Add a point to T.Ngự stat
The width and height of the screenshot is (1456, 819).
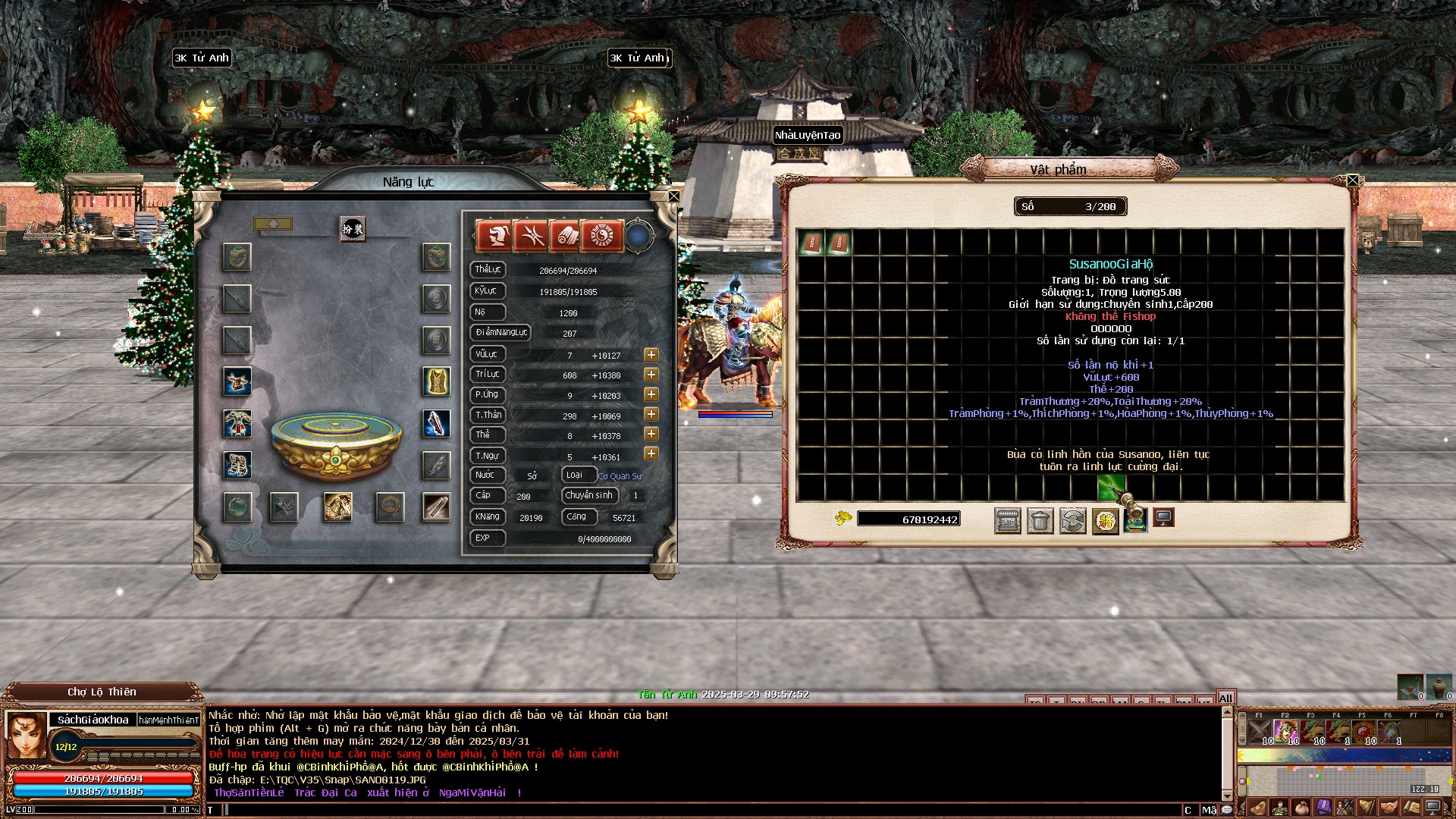tap(651, 453)
